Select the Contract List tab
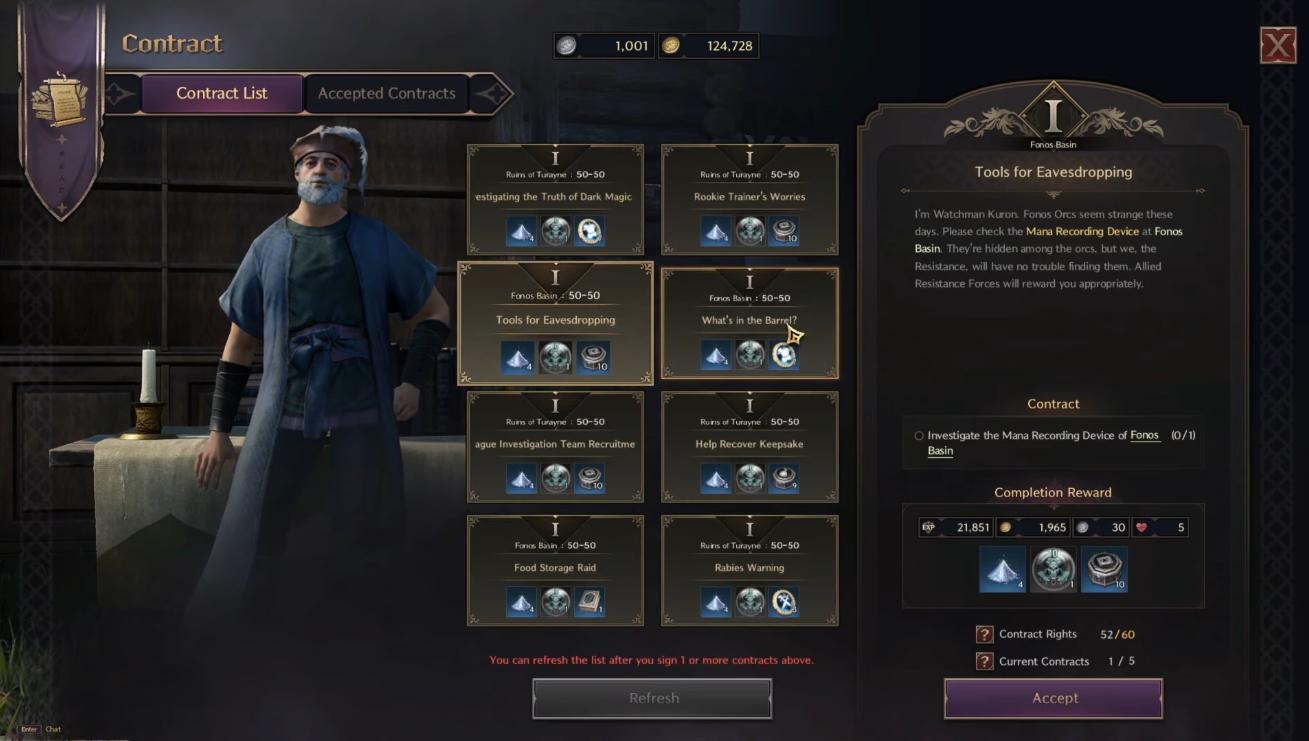 point(221,94)
